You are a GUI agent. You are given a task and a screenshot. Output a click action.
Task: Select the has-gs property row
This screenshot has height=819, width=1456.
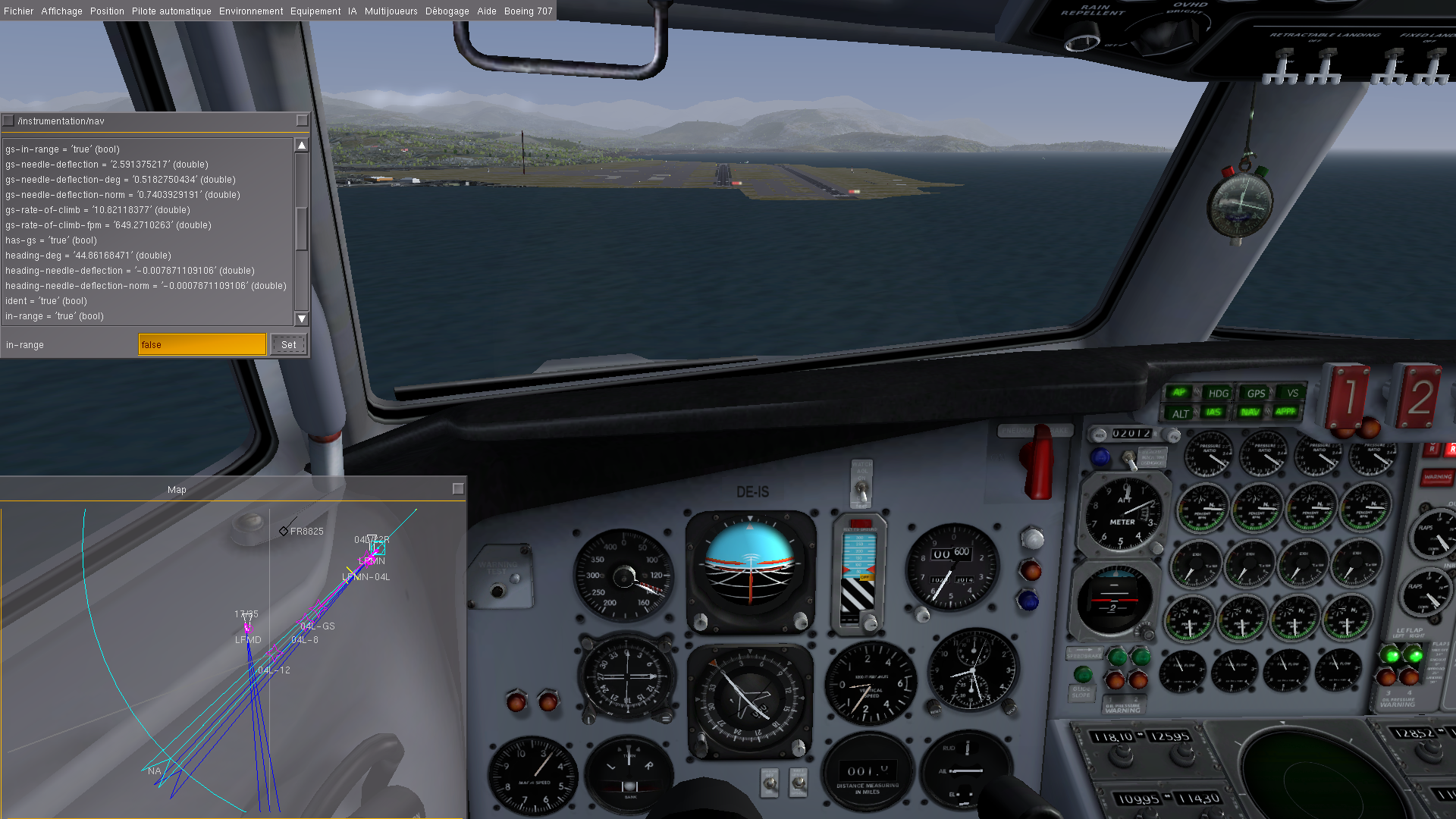coord(51,240)
